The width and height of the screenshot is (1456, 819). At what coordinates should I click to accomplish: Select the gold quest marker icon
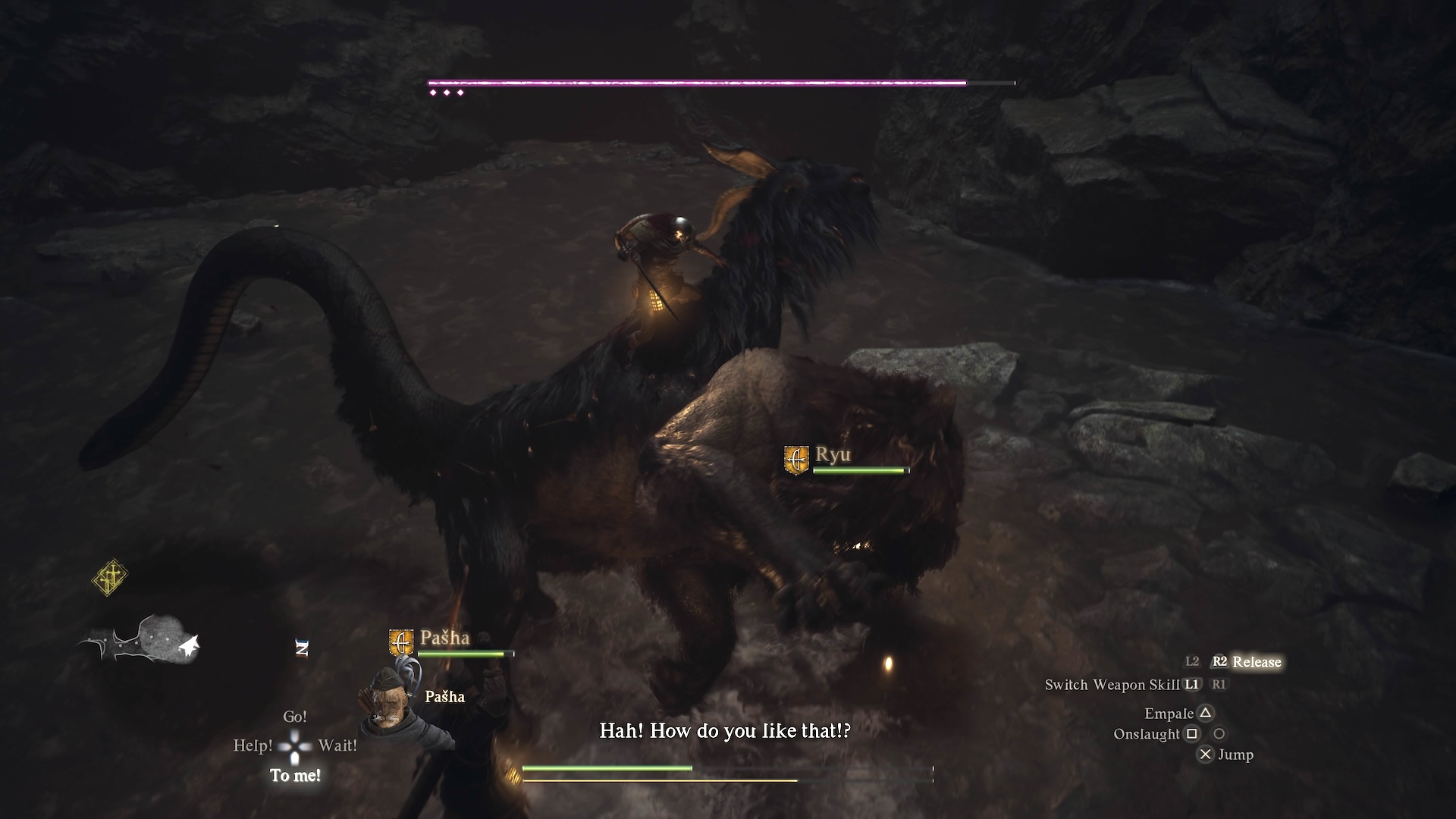(110, 579)
